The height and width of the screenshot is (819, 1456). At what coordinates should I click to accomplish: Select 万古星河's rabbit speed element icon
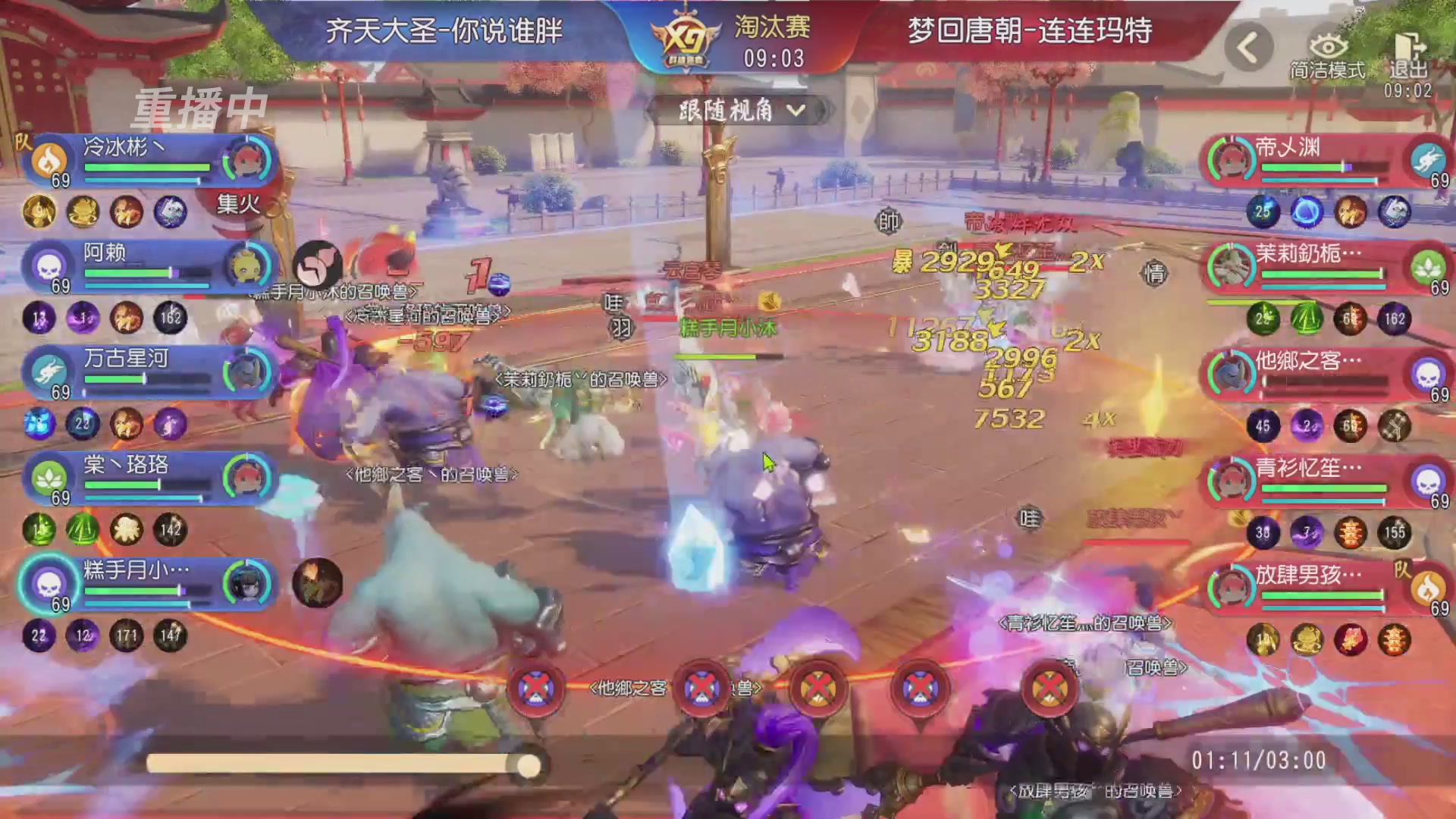[x=47, y=369]
